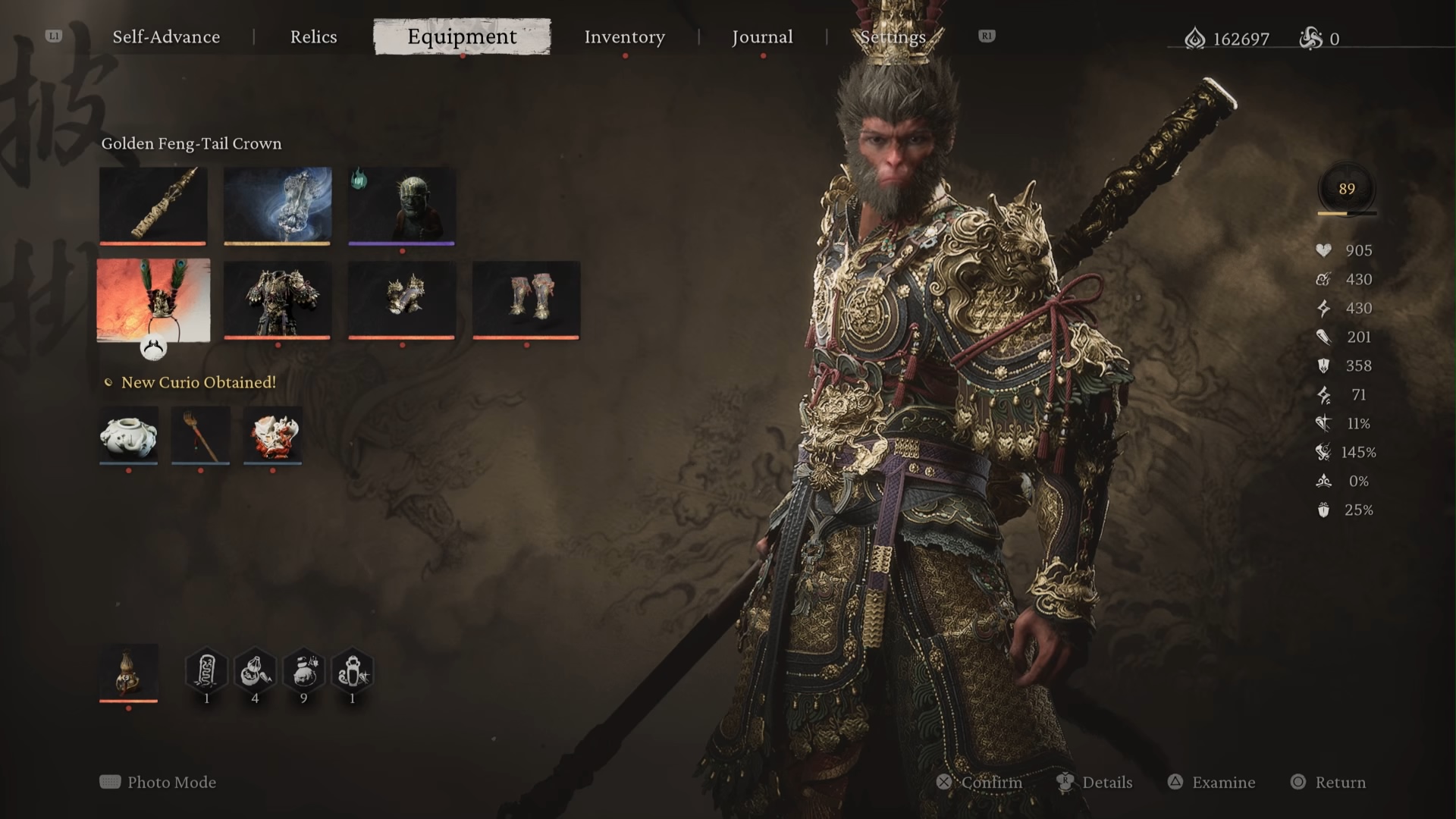Select the equipped staff weapon slot
The height and width of the screenshot is (819, 1456).
tap(153, 205)
